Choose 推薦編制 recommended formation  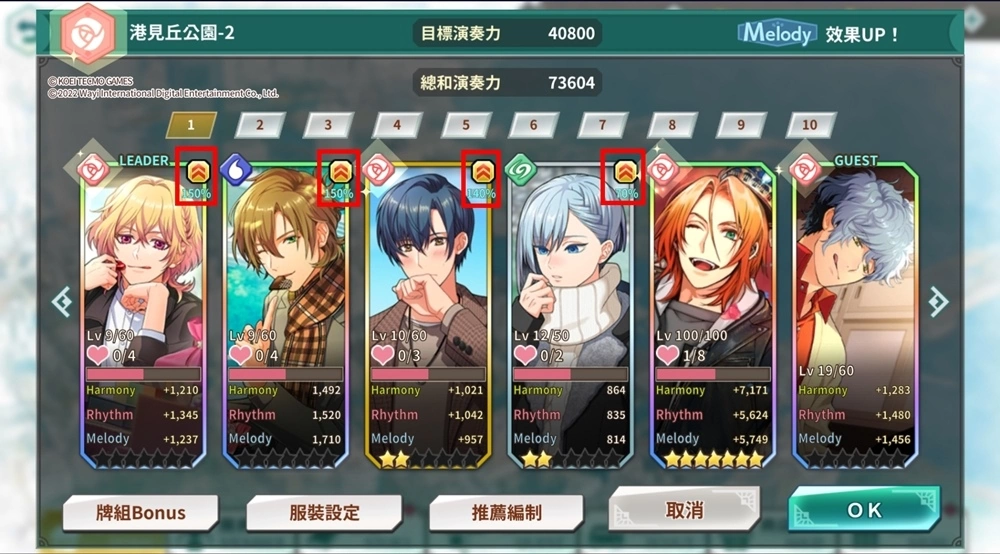(x=506, y=513)
